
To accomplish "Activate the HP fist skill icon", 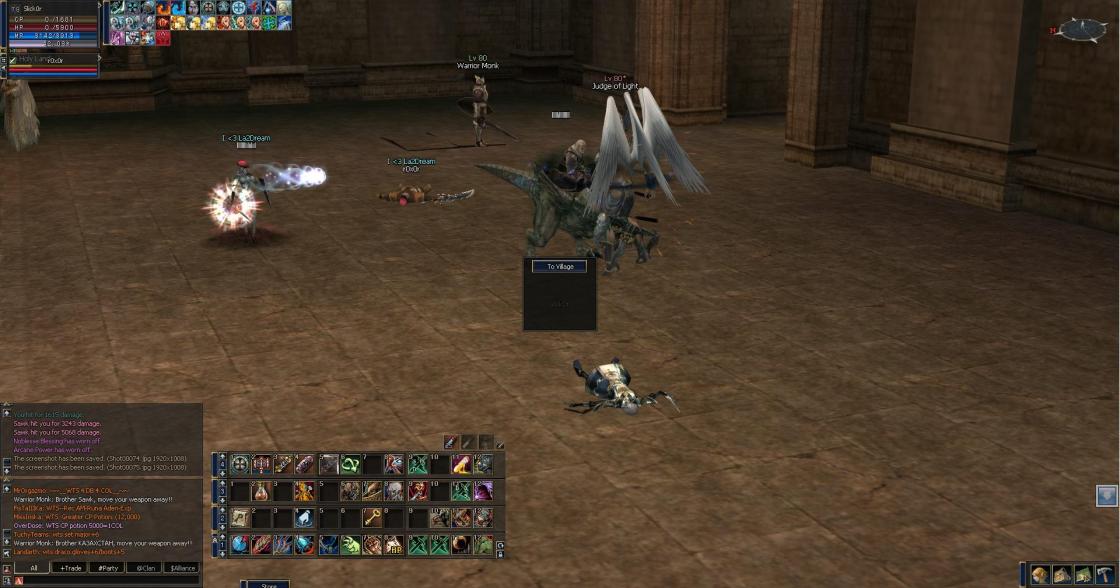I will (x=394, y=545).
